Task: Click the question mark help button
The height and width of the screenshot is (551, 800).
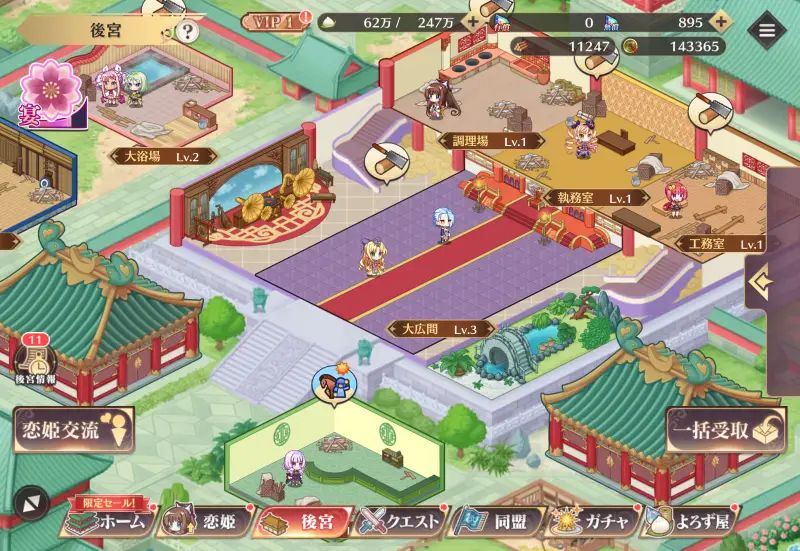Action: (187, 31)
